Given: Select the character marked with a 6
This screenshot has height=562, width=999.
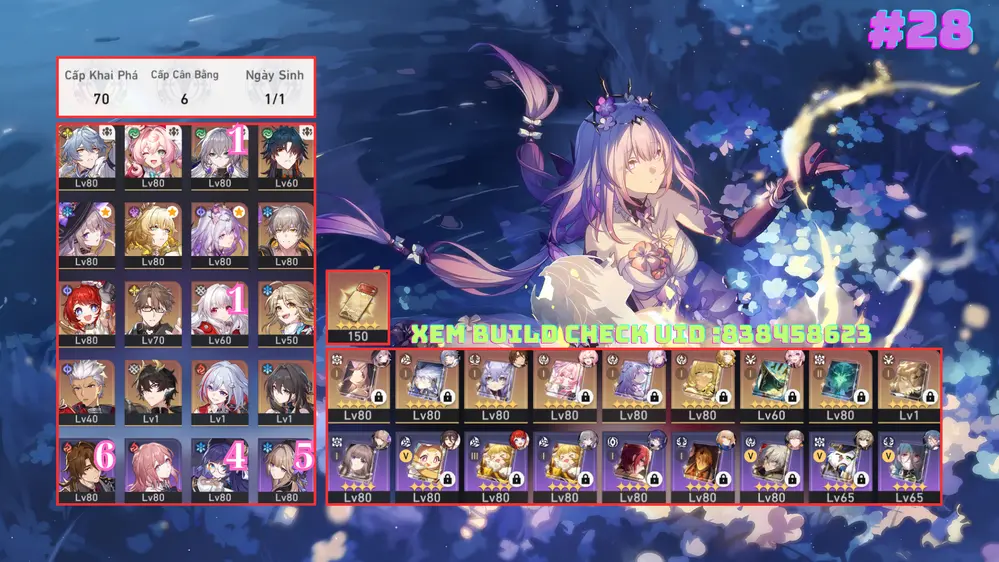Looking at the screenshot, I should tap(86, 466).
